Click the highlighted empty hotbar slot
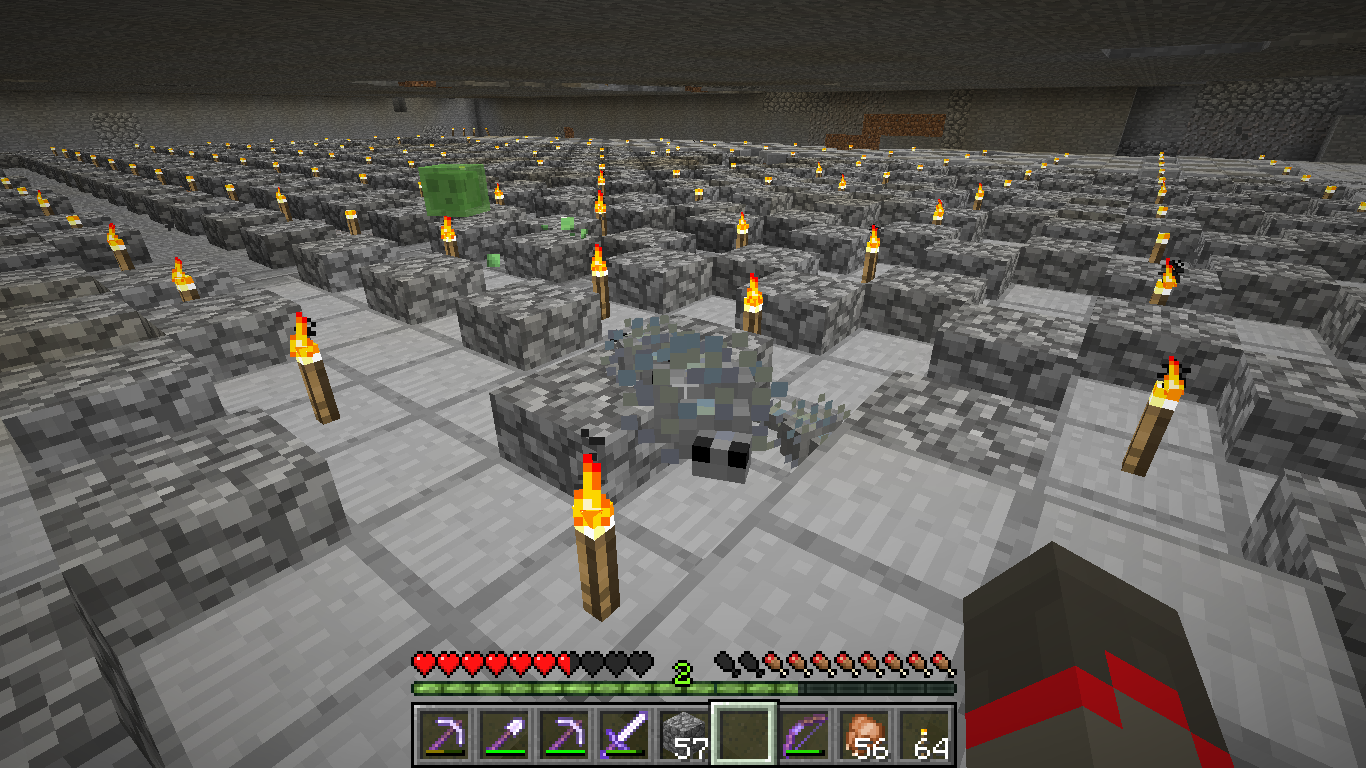 tap(743, 735)
